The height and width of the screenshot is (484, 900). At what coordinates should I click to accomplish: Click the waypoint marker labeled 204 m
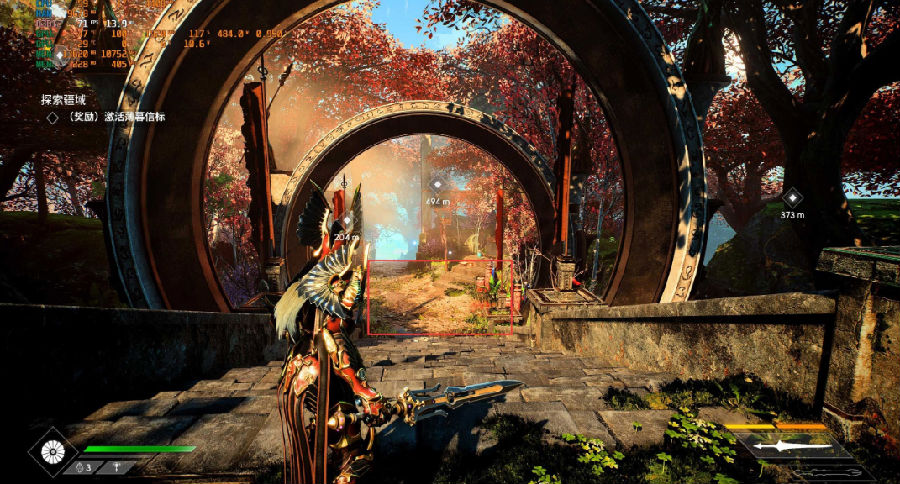[347, 221]
